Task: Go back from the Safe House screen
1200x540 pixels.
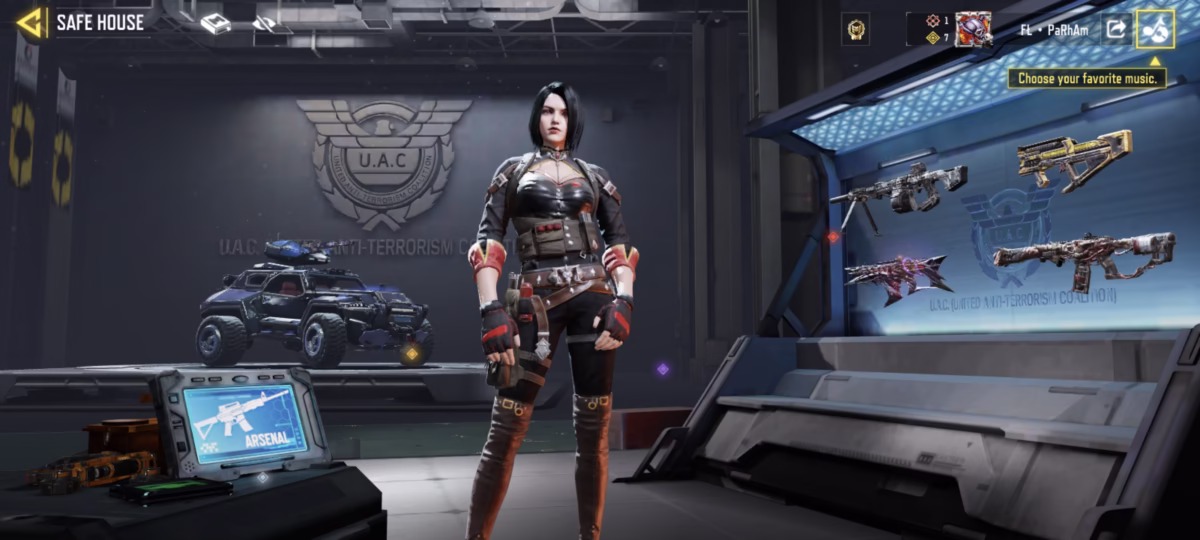Action: click(31, 22)
